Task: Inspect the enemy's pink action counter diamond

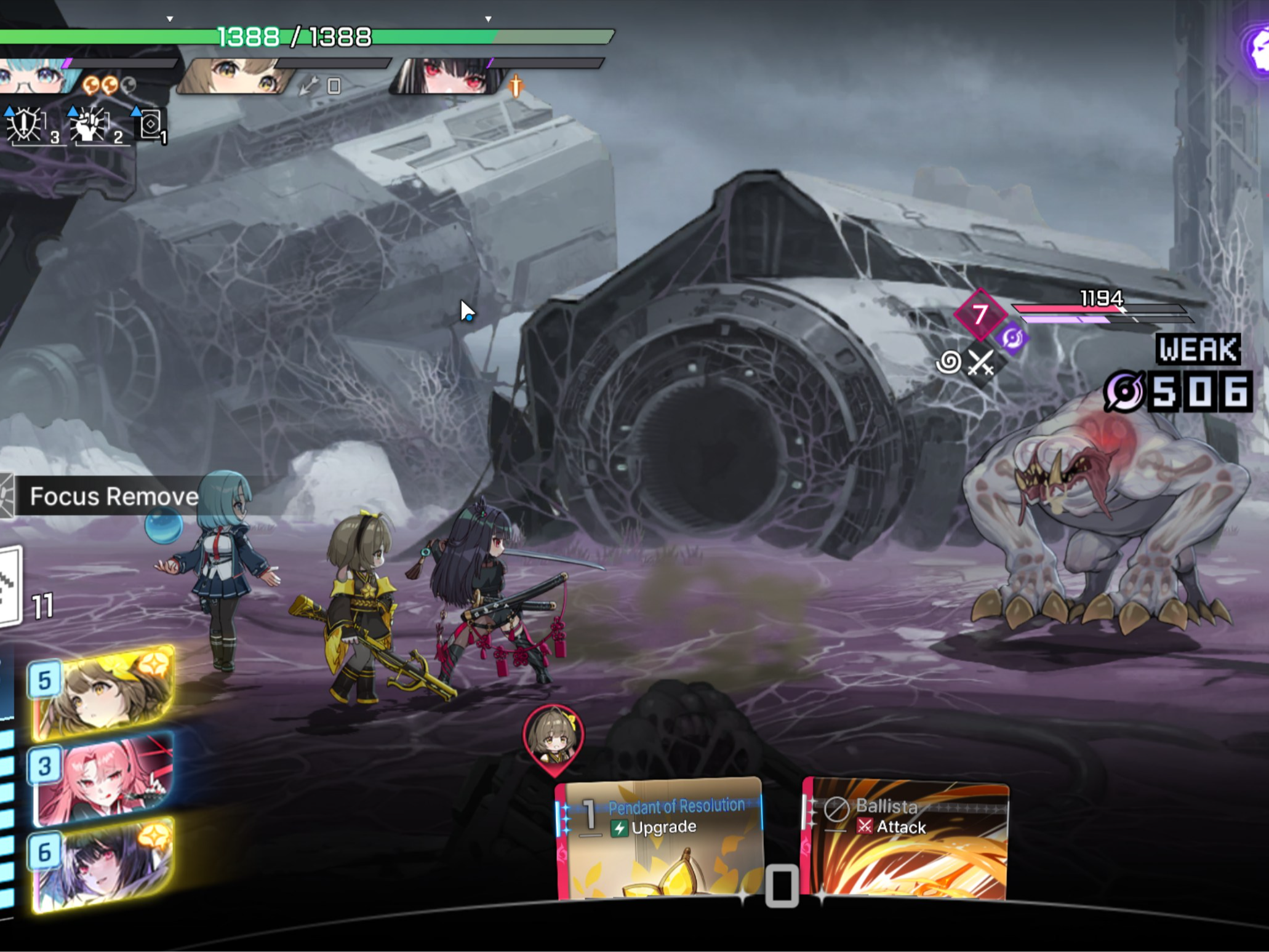Action: (x=980, y=314)
